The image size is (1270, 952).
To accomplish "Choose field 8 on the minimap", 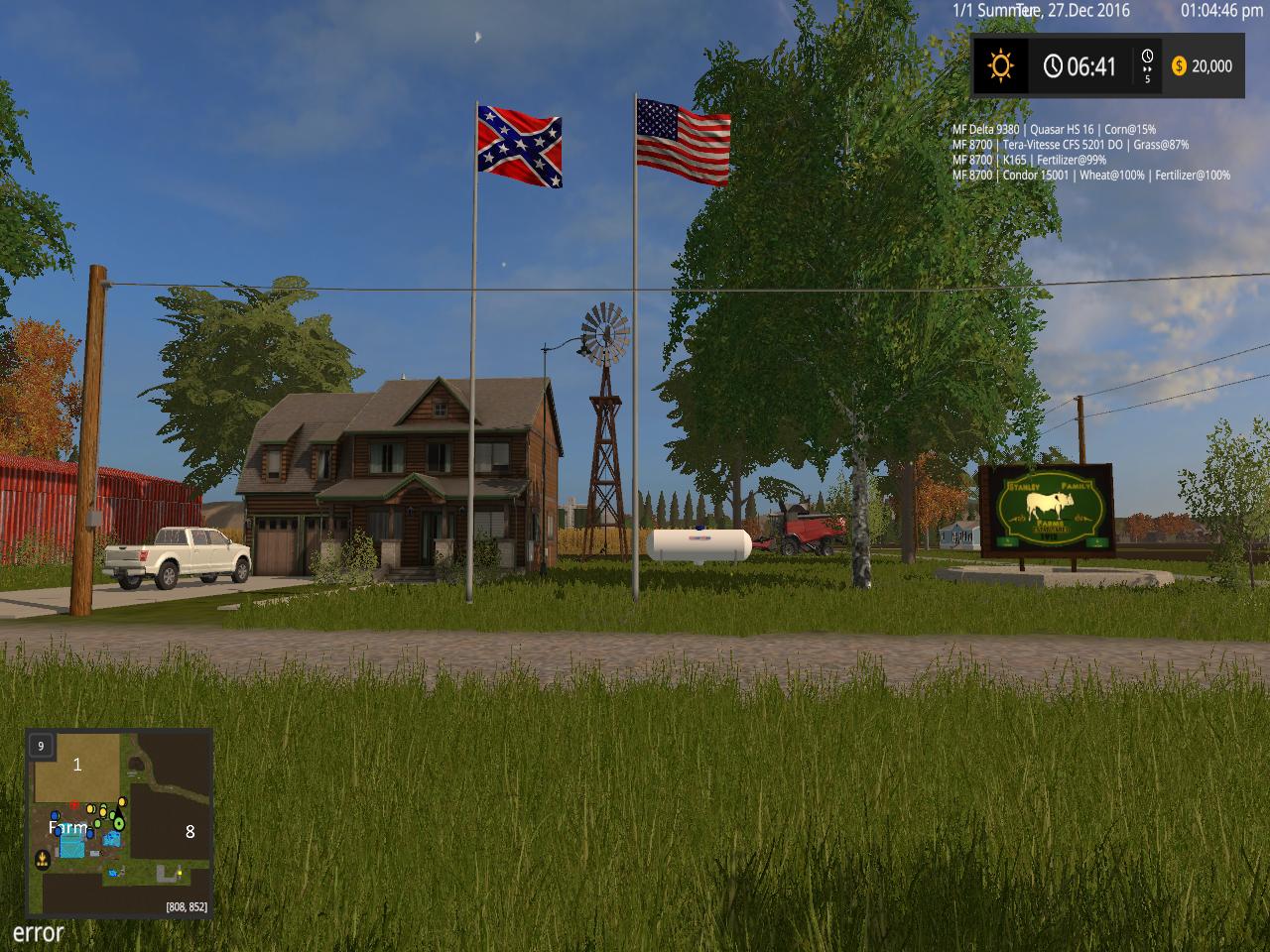I will click(190, 832).
